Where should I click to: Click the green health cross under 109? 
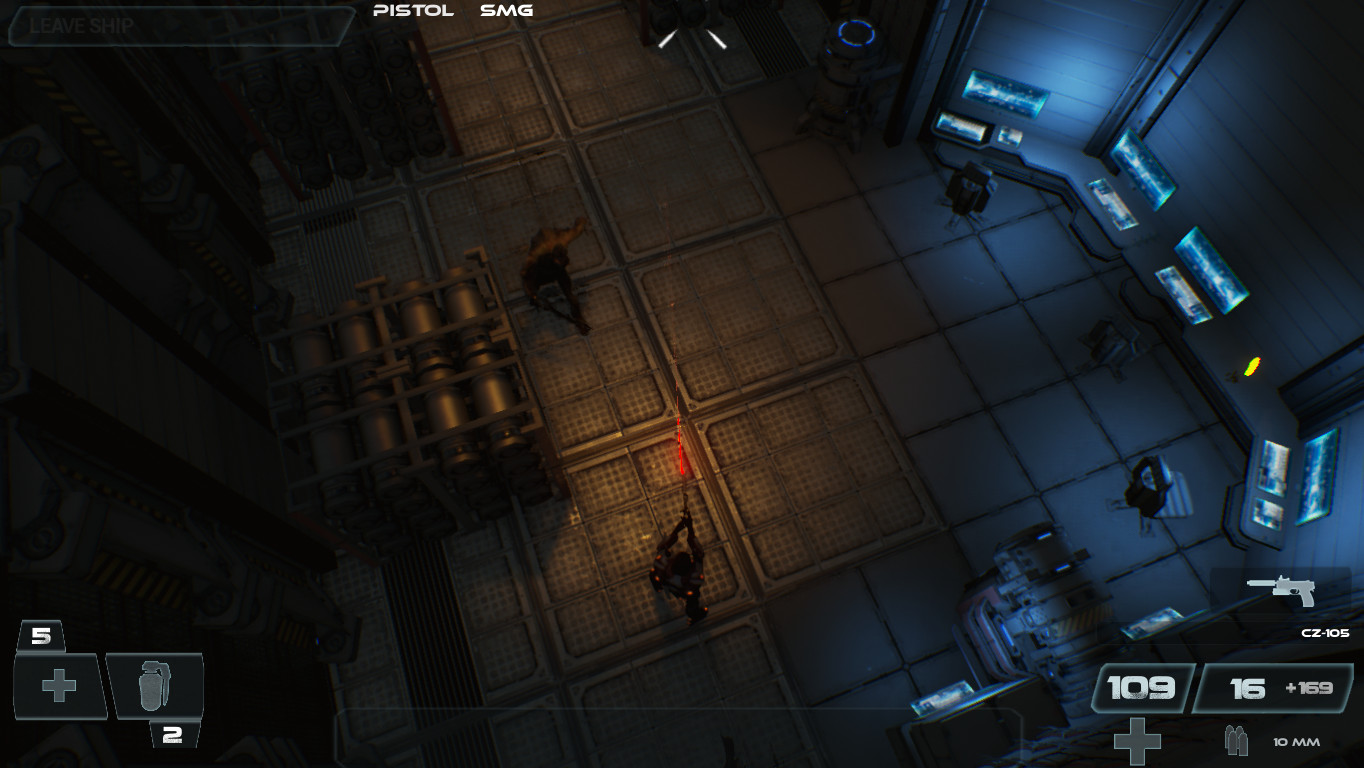1138,740
